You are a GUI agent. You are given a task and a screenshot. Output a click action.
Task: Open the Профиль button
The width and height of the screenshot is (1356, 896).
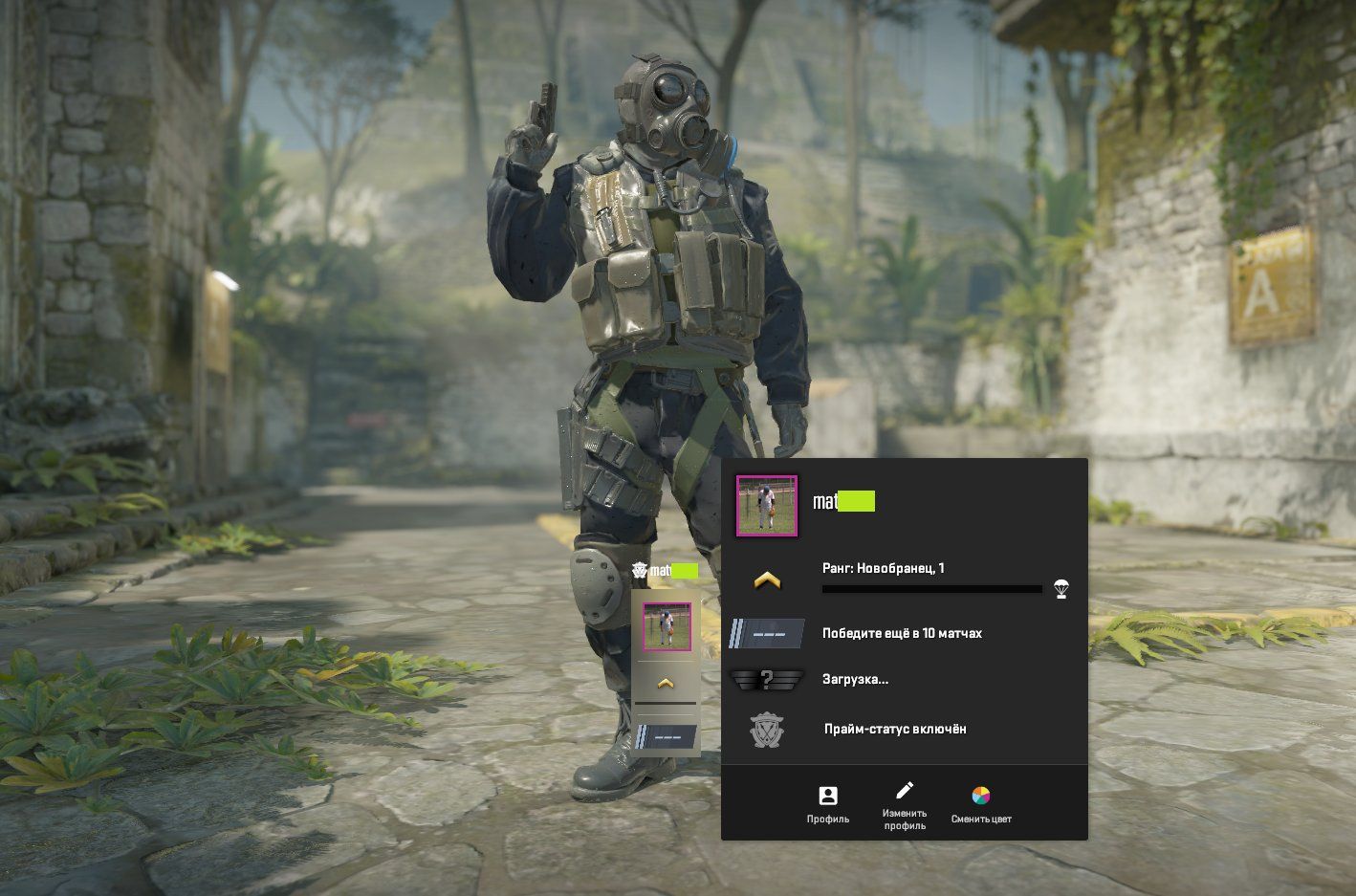point(827,804)
